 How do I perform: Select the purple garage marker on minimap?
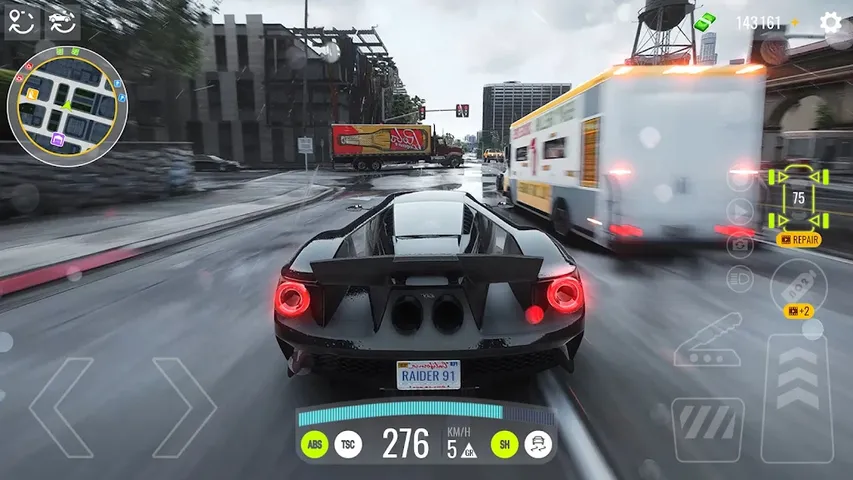pyautogui.click(x=57, y=141)
